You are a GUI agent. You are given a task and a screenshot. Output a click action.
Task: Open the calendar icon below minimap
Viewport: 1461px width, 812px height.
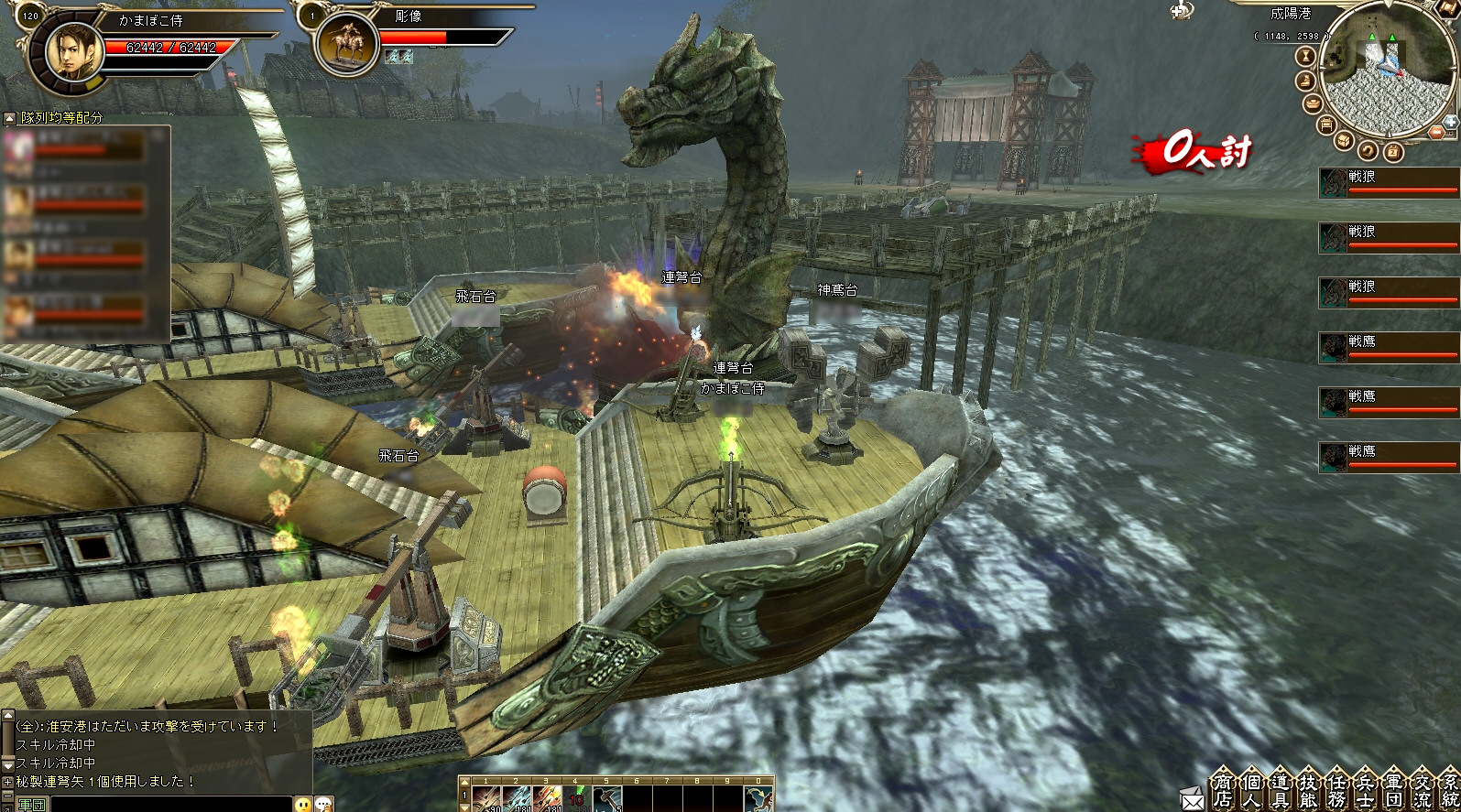click(x=1392, y=151)
